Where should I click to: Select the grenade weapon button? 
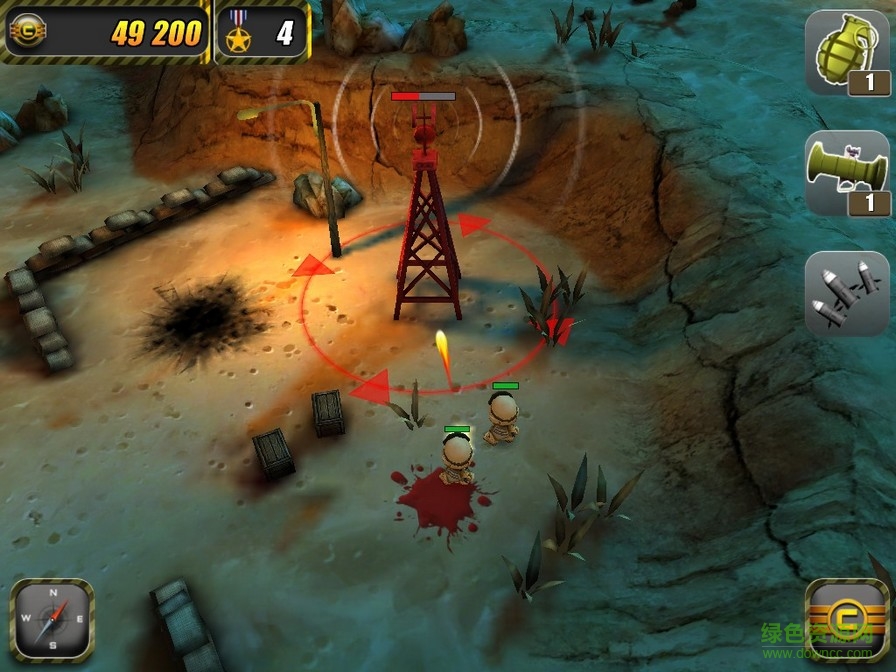click(x=846, y=53)
